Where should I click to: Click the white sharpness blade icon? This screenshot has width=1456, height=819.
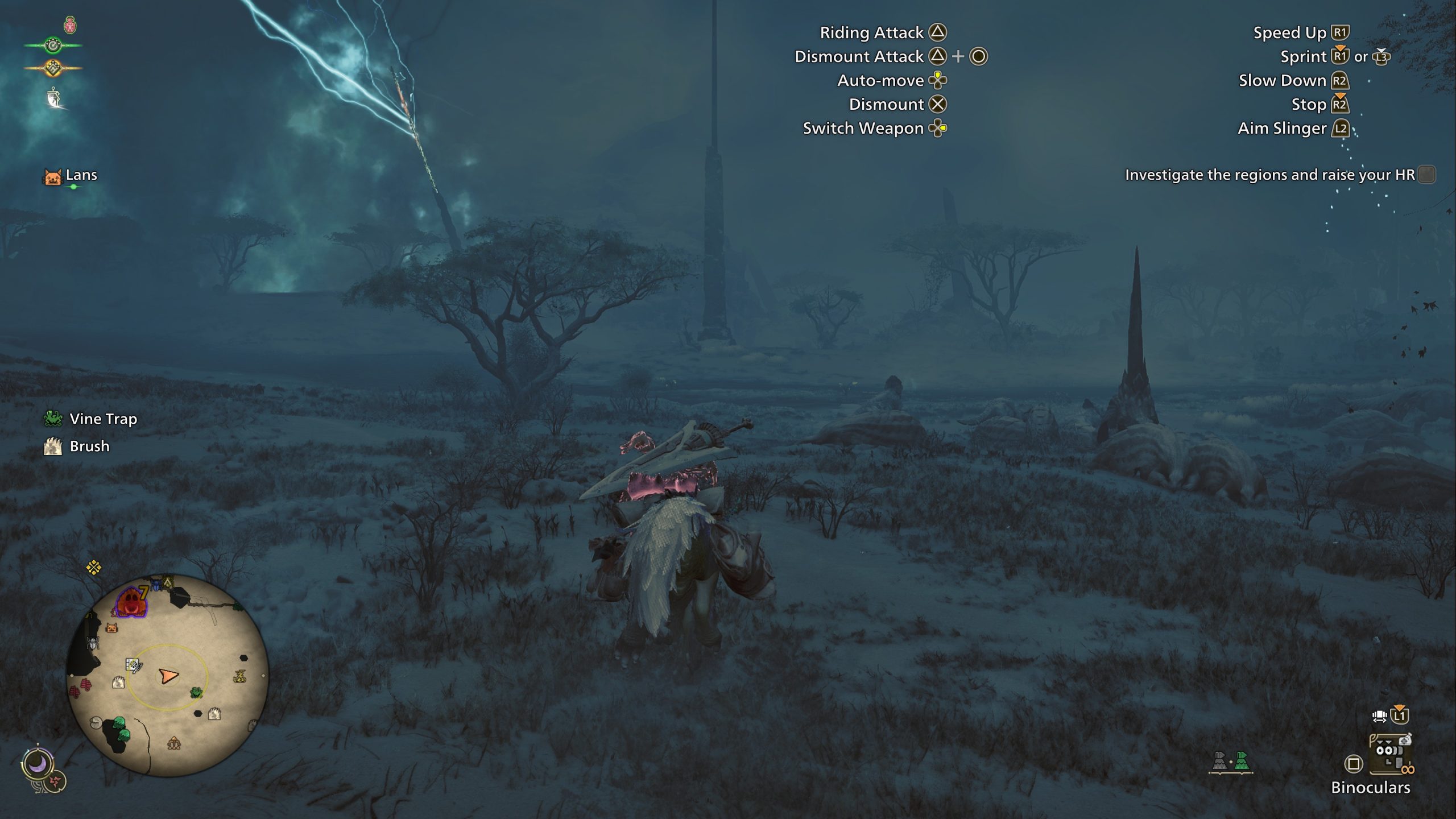click(x=54, y=98)
